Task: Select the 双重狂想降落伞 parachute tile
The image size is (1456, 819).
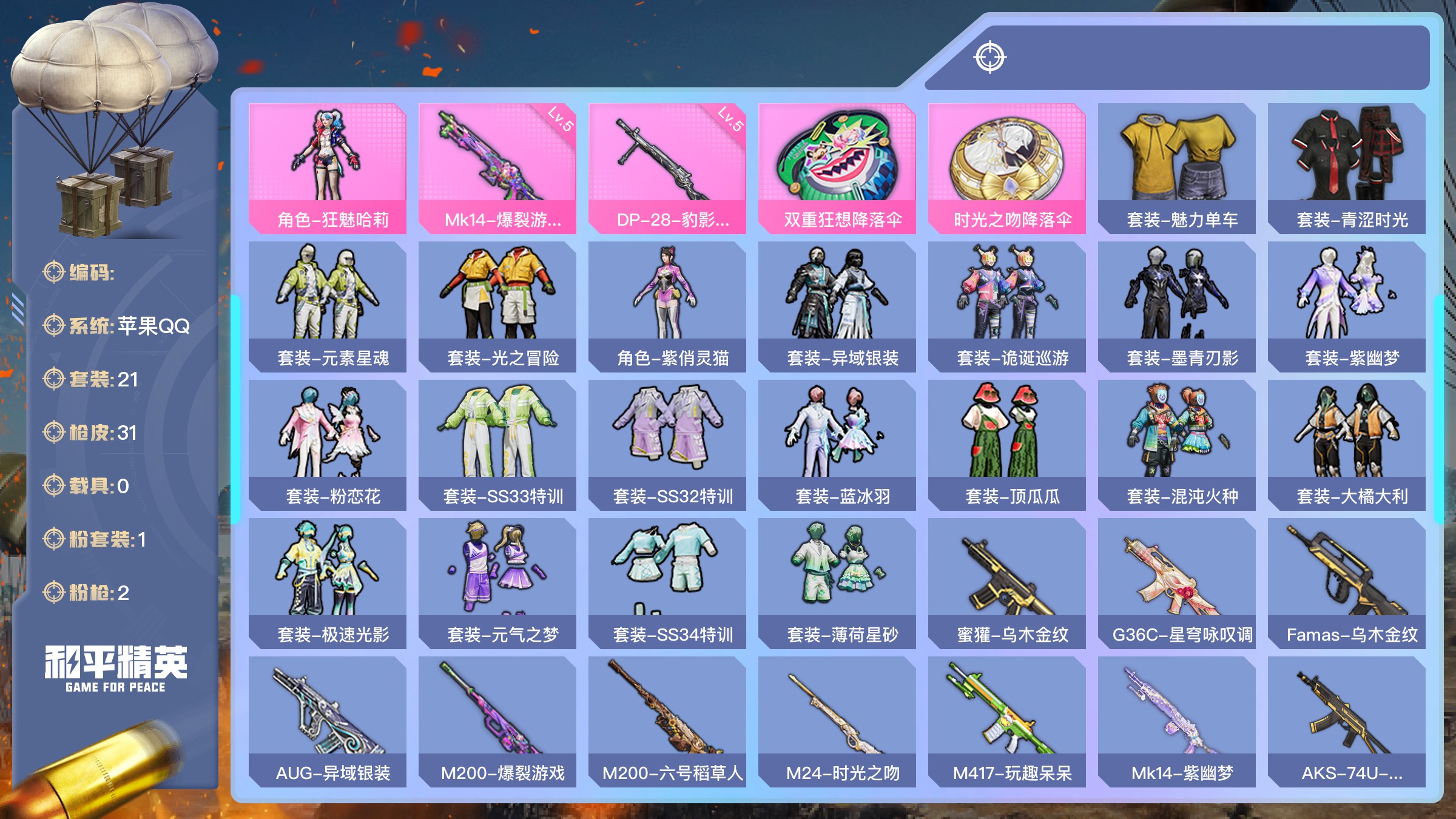Action: [x=837, y=168]
